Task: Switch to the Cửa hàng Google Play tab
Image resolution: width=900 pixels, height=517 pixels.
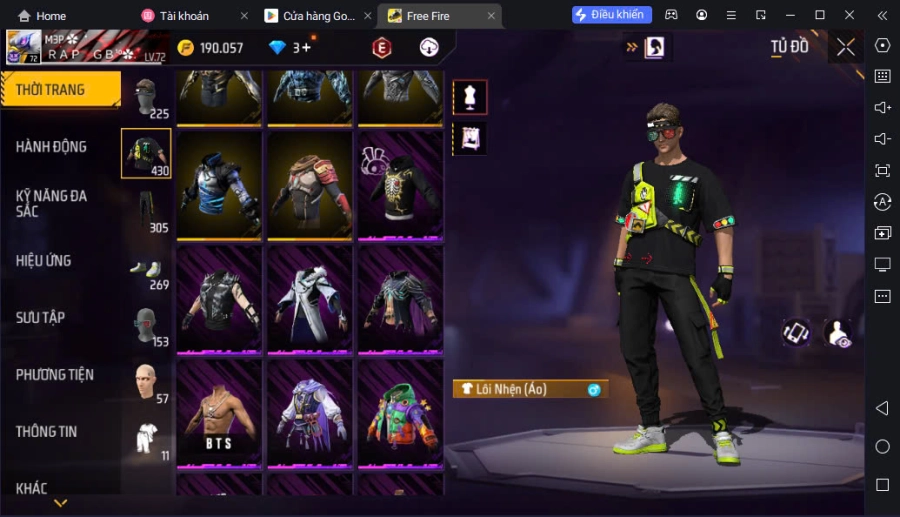Action: point(318,16)
